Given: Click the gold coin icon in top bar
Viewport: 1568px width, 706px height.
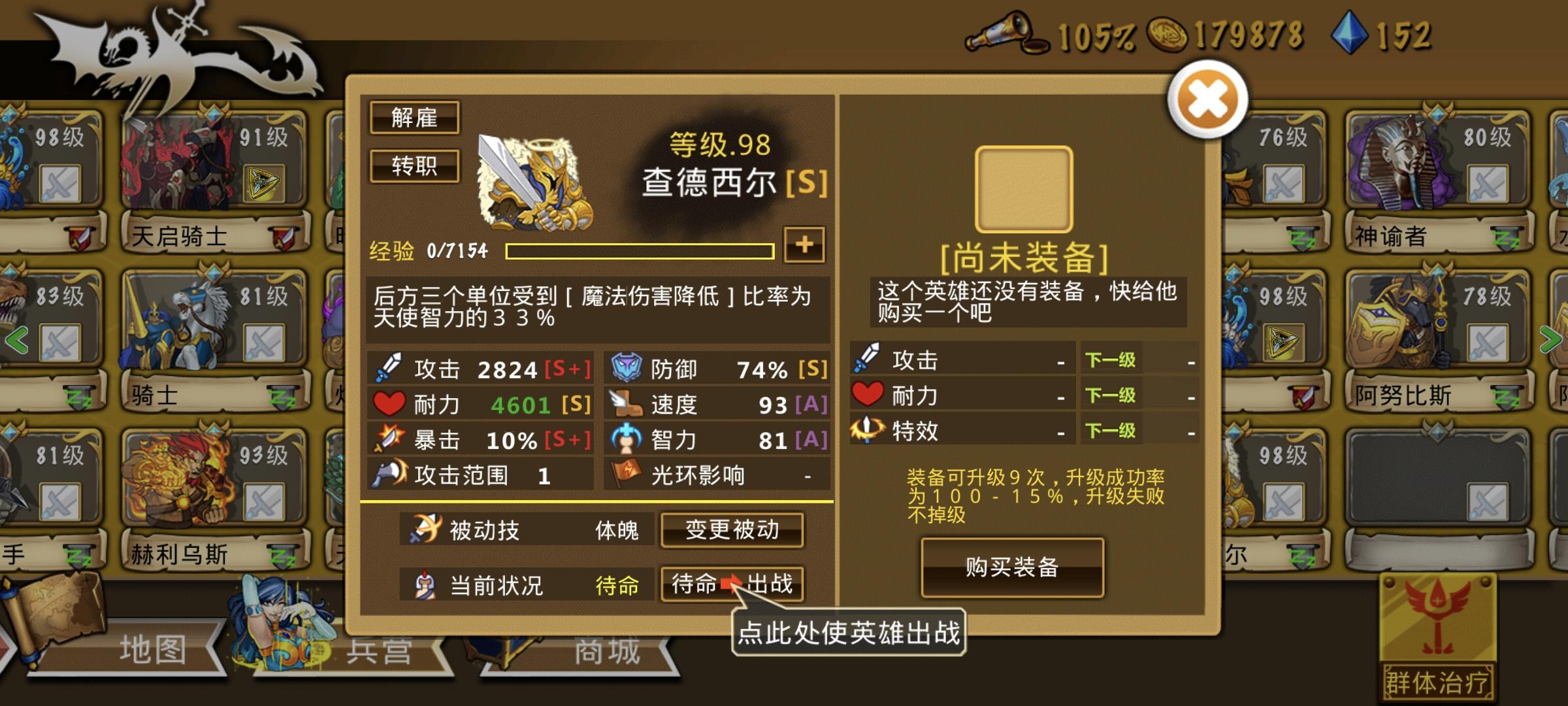Looking at the screenshot, I should [1169, 31].
